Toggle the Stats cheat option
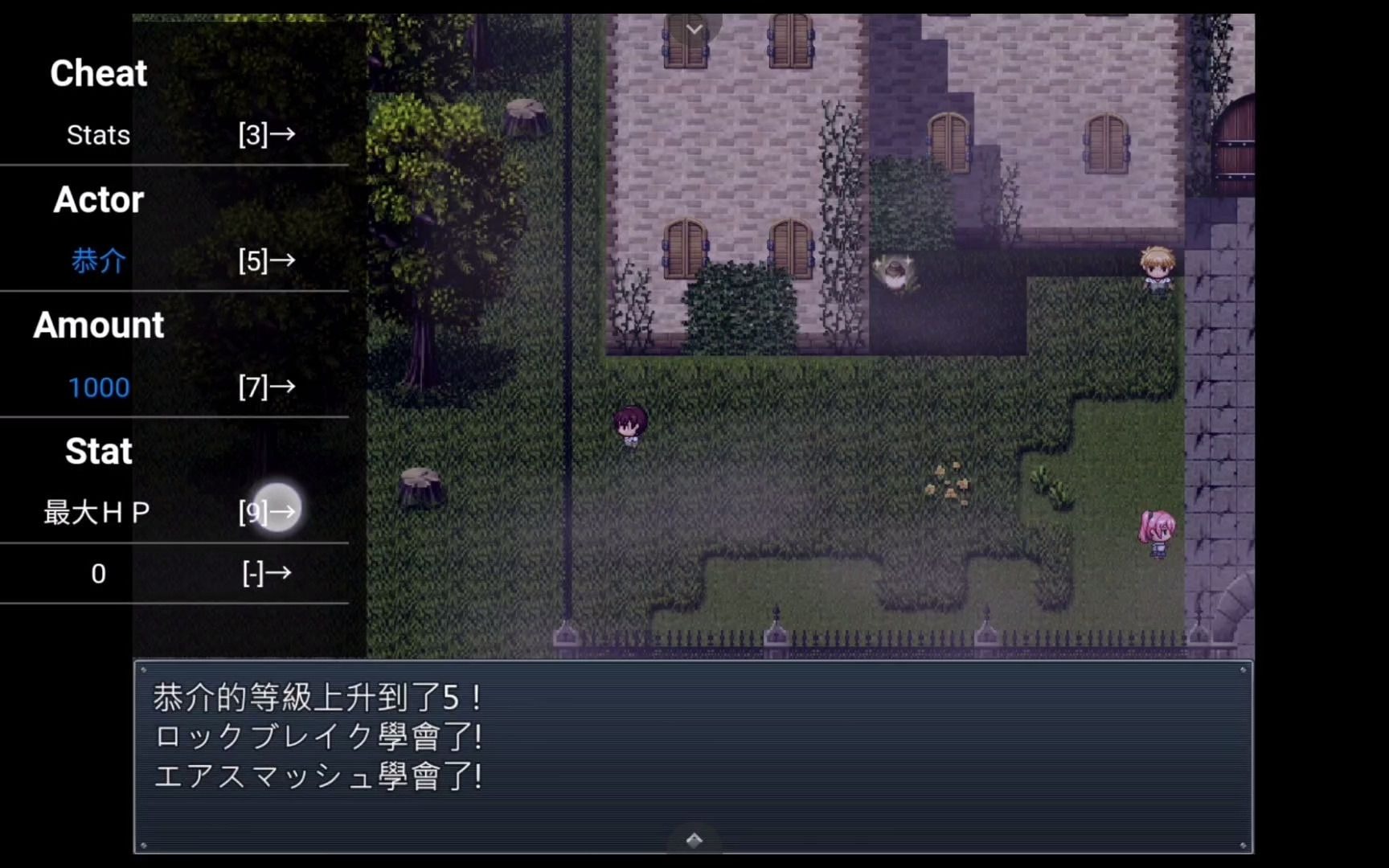Image resolution: width=1389 pixels, height=868 pixels. 98,134
